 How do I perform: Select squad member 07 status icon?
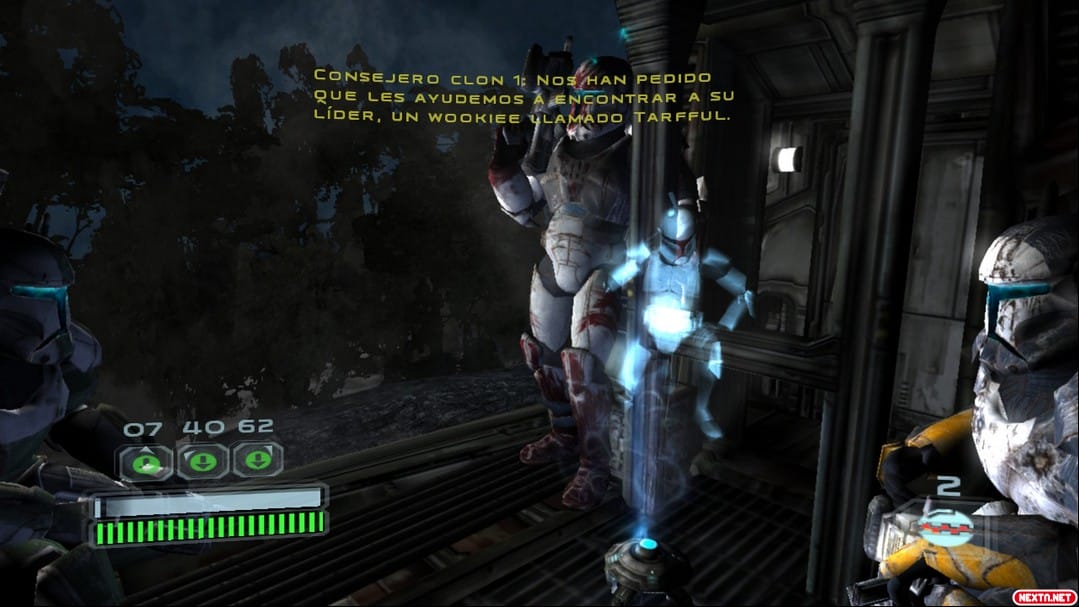click(x=146, y=462)
